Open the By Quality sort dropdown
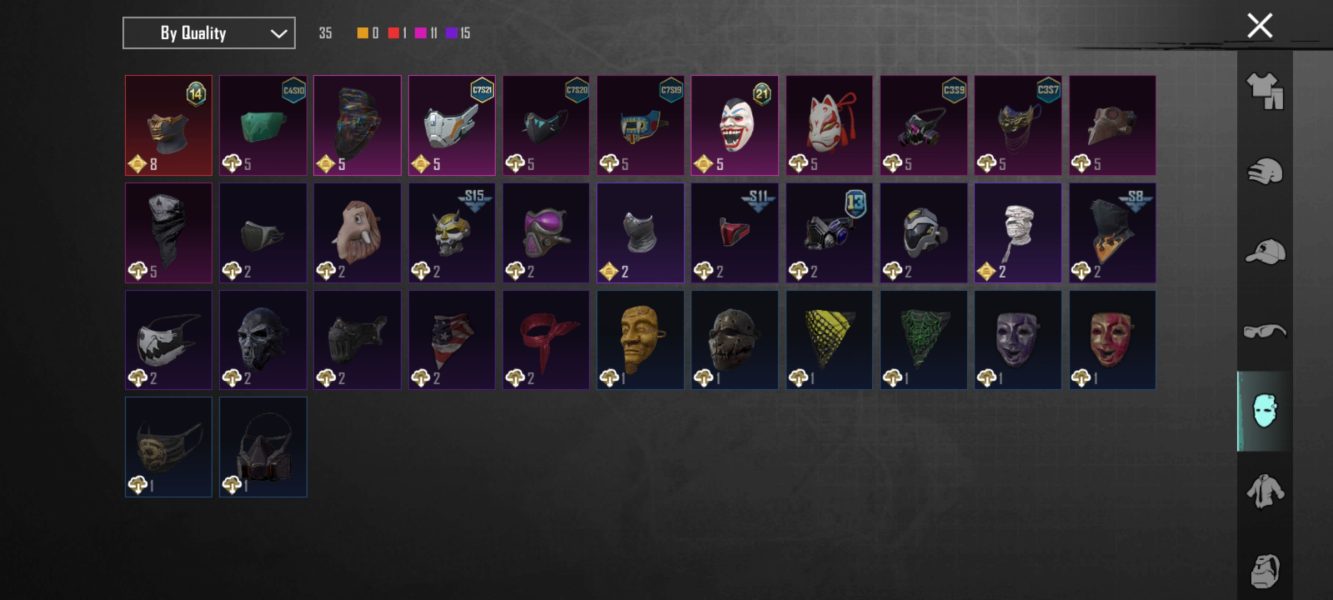Image resolution: width=1333 pixels, height=600 pixels. click(x=208, y=33)
